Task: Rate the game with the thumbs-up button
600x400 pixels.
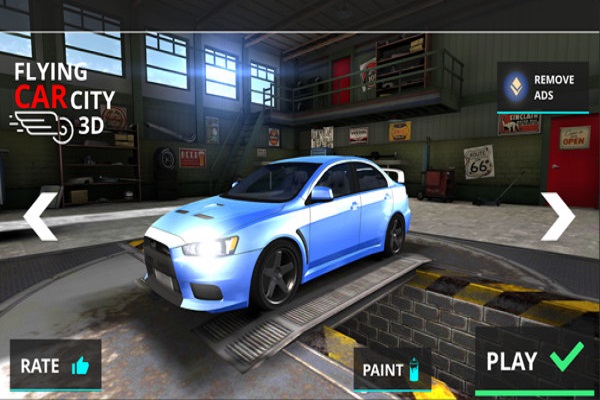Action: tap(55, 366)
